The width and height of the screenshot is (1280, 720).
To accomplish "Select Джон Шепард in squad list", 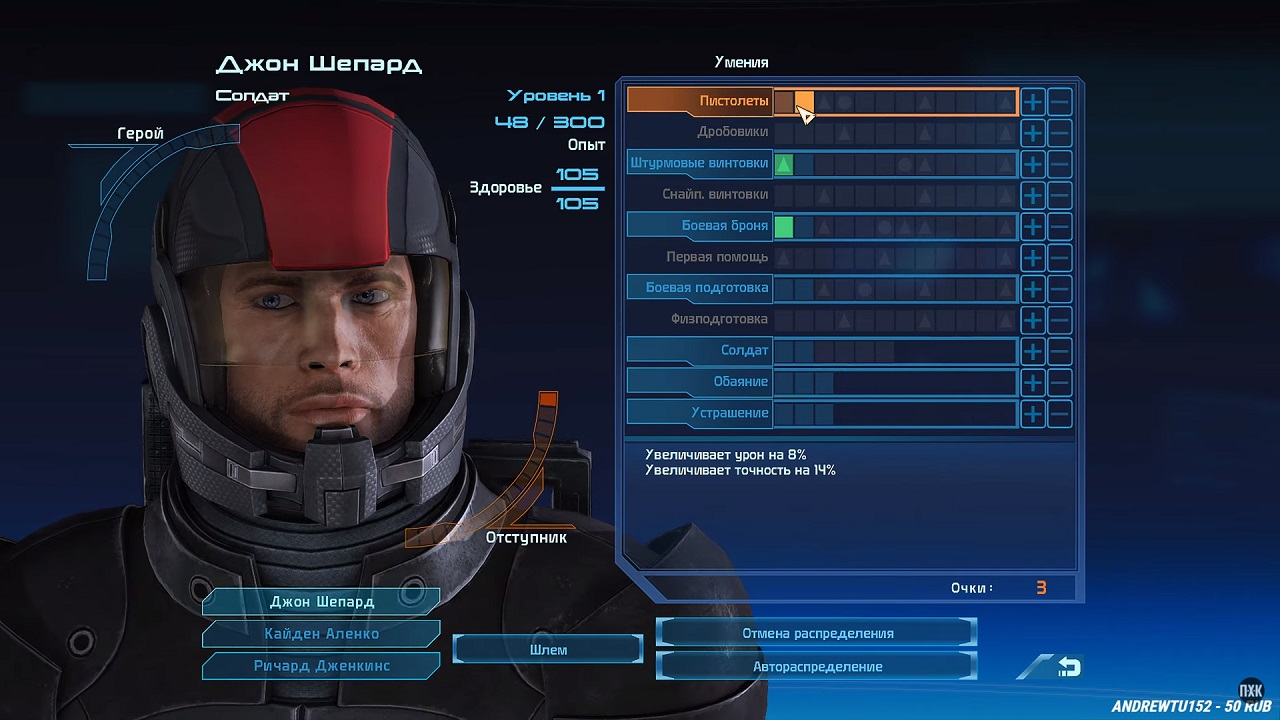I will pyautogui.click(x=321, y=602).
